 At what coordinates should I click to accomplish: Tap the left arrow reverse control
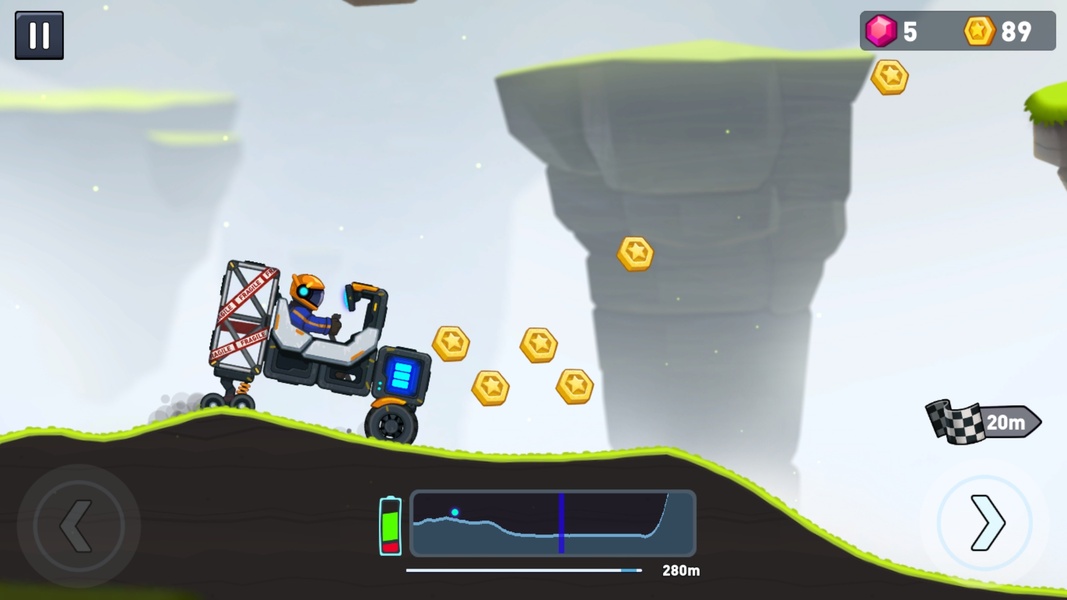[x=78, y=525]
